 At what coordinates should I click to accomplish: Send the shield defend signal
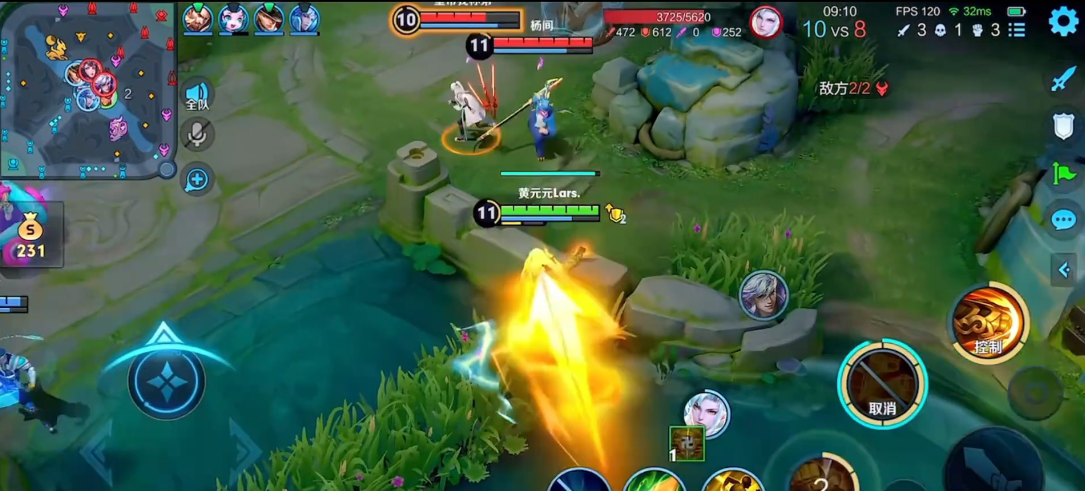(x=1063, y=126)
